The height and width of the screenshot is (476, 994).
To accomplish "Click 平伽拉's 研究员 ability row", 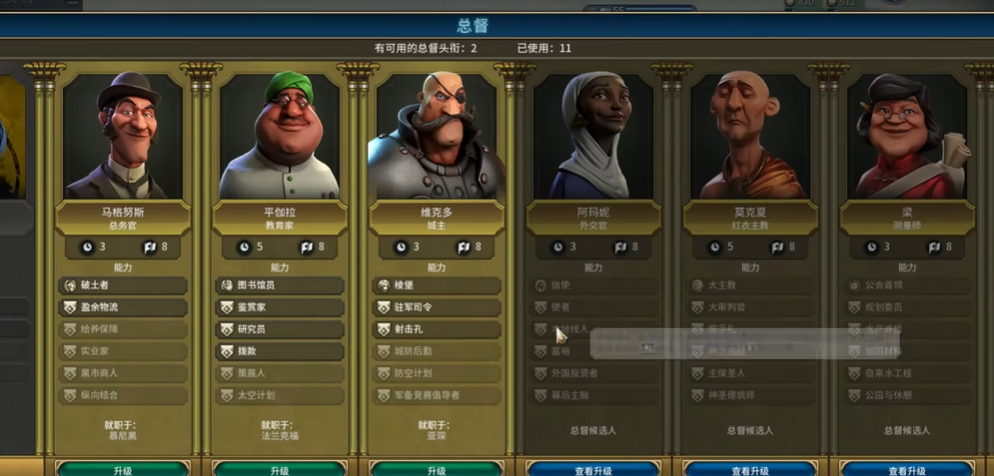I will point(280,329).
